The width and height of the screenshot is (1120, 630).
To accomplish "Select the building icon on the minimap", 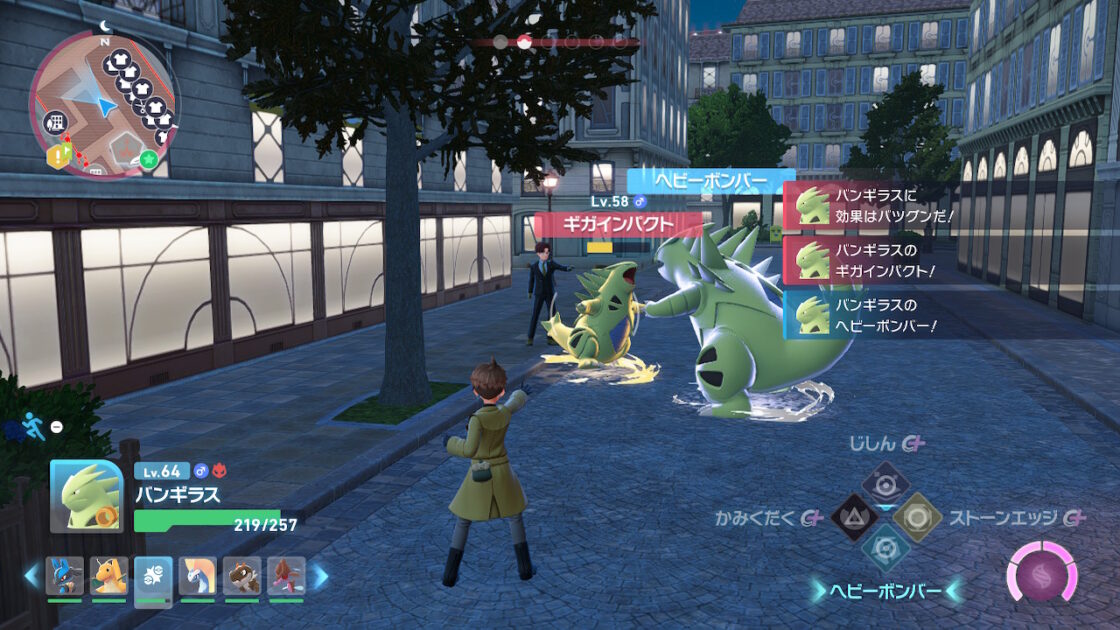I will pyautogui.click(x=54, y=124).
